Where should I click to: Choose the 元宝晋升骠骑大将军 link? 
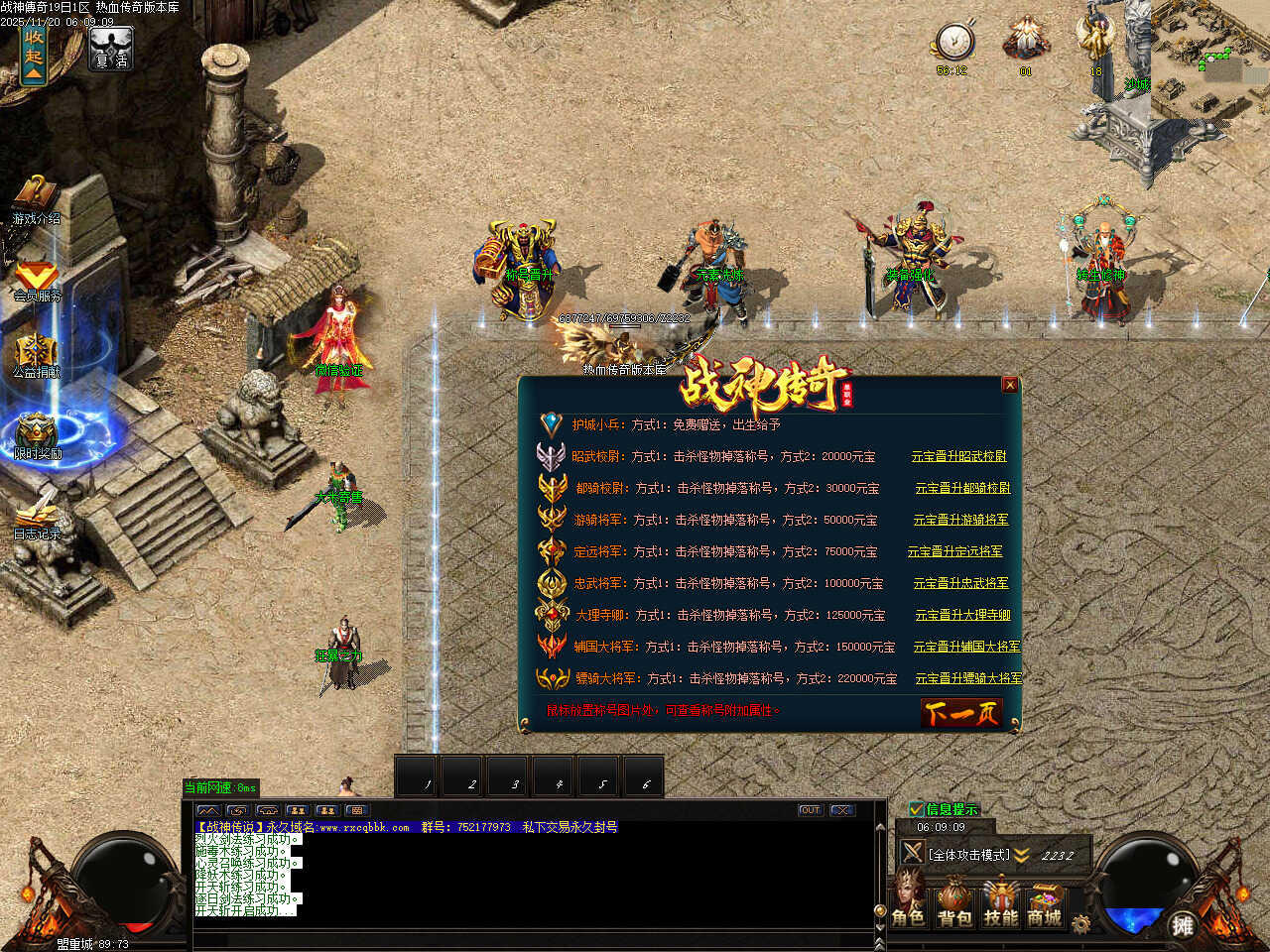tap(968, 678)
